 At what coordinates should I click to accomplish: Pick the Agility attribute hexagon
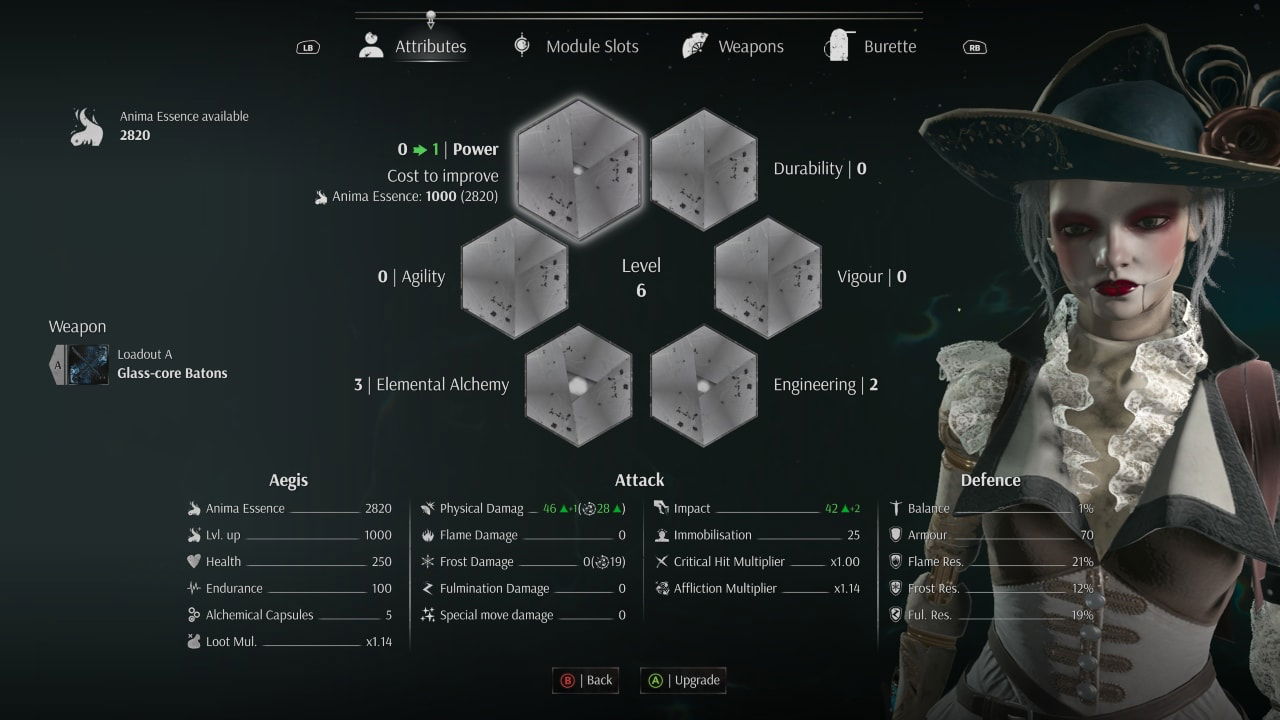click(x=515, y=277)
